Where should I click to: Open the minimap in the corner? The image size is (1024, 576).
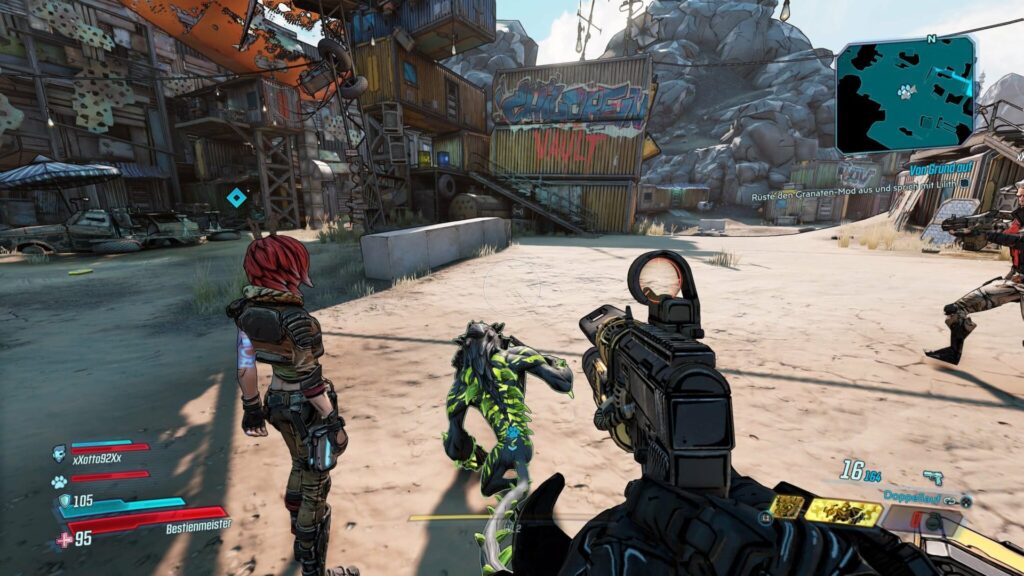pyautogui.click(x=906, y=95)
